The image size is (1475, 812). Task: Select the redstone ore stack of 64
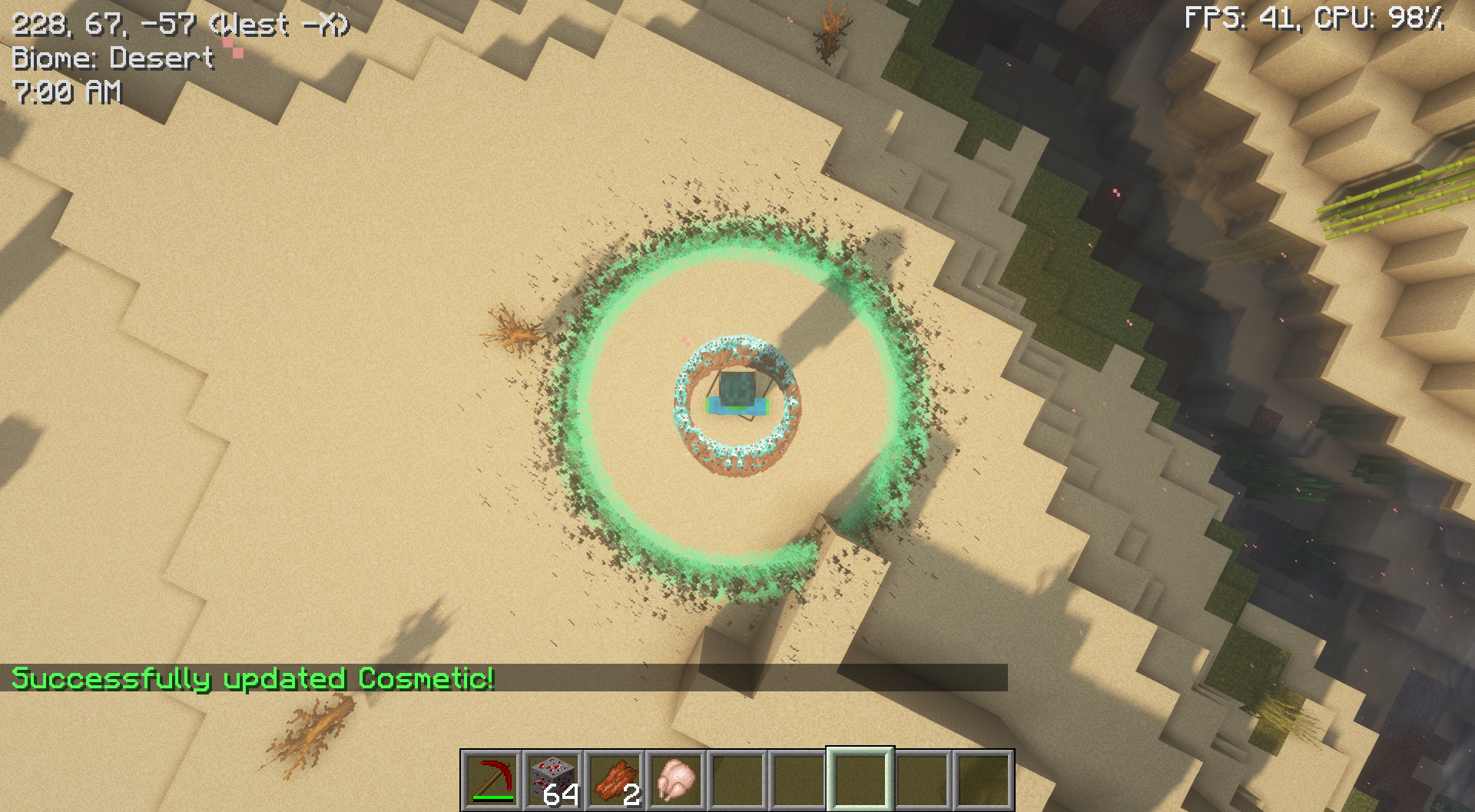click(553, 780)
